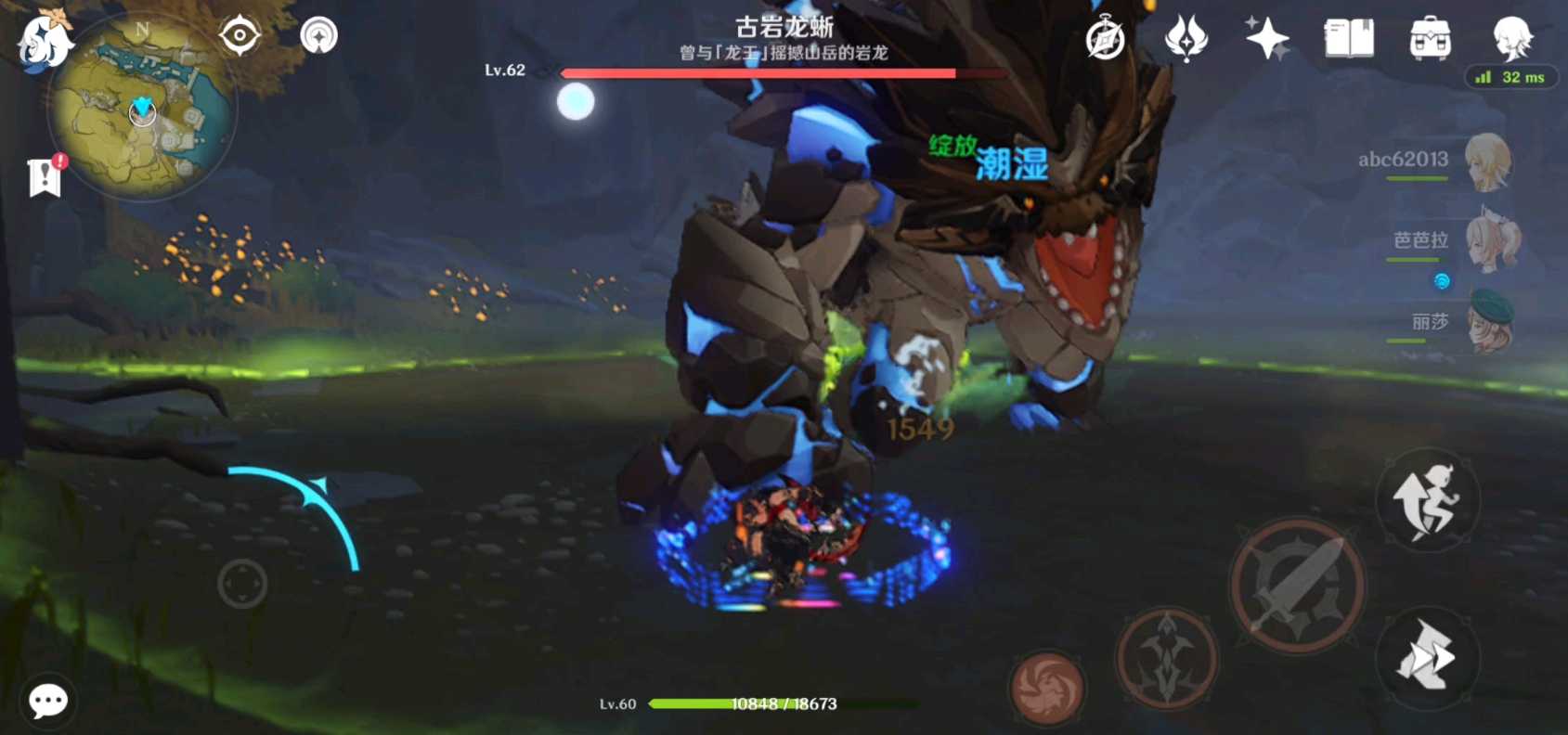Click the 古岩龙蜥 boss health bar

click(761, 71)
